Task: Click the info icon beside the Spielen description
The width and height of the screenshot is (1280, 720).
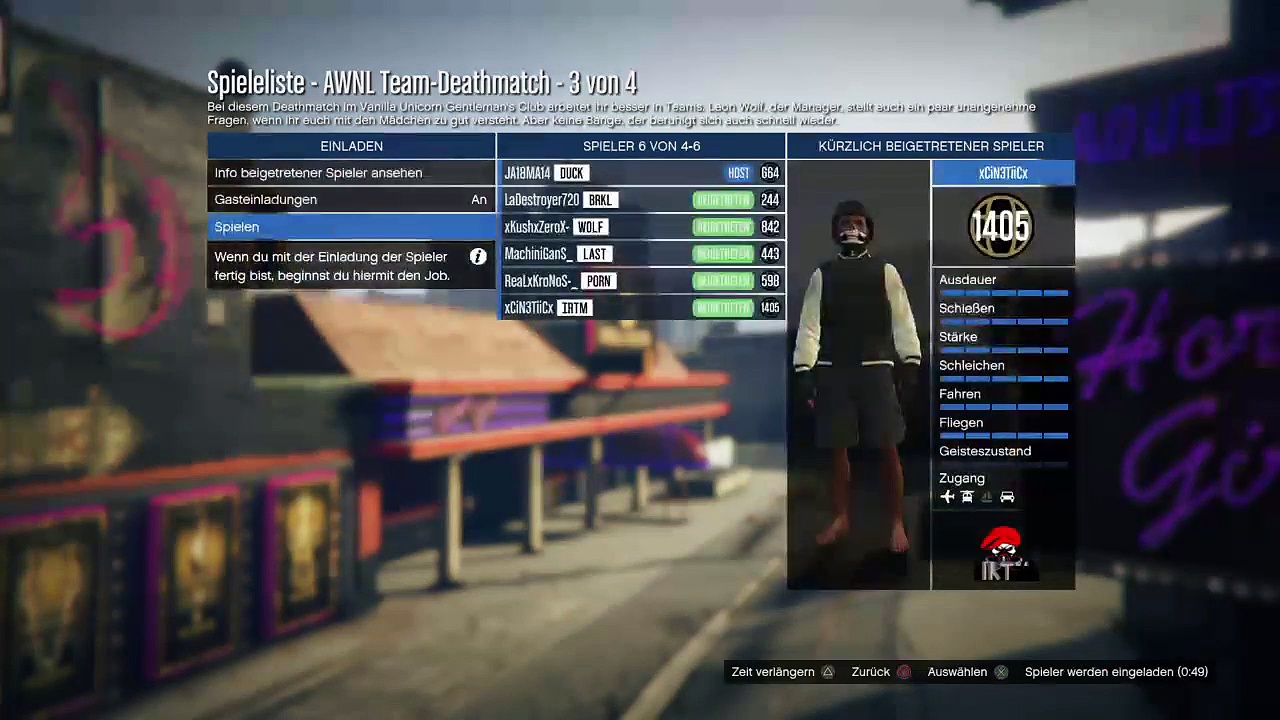Action: 478,257
